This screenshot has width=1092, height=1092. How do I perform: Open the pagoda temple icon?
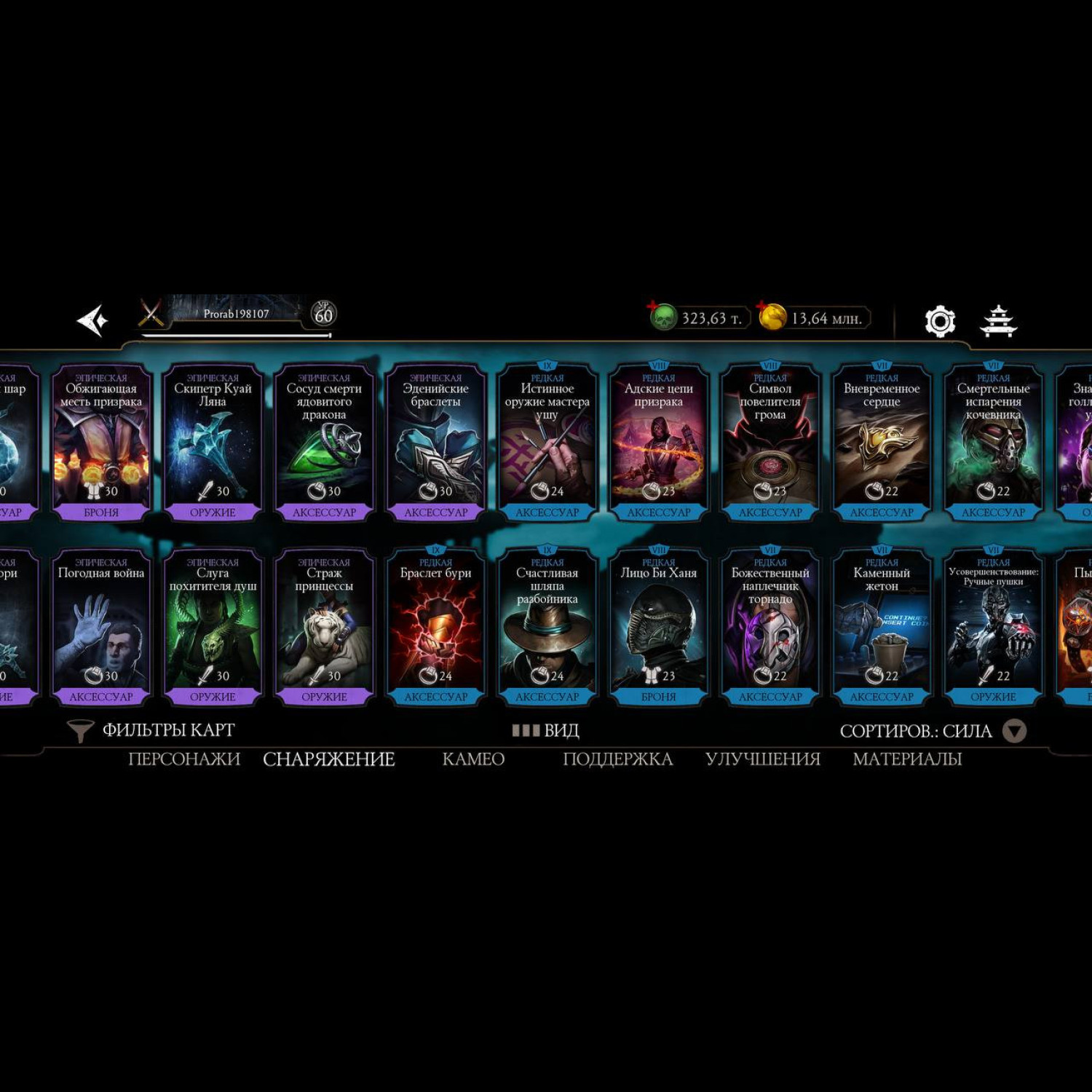[997, 321]
